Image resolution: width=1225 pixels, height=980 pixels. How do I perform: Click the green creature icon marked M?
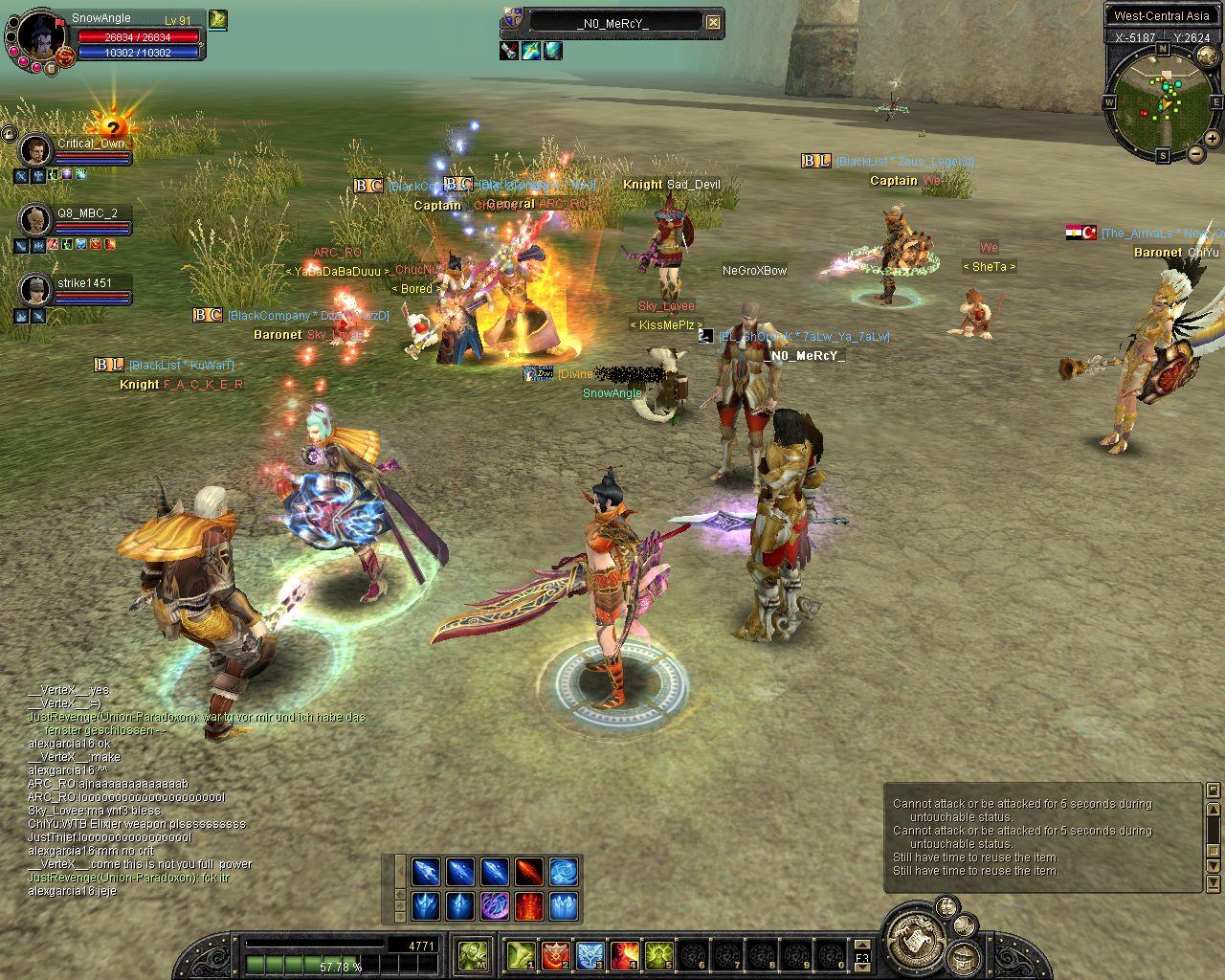473,954
